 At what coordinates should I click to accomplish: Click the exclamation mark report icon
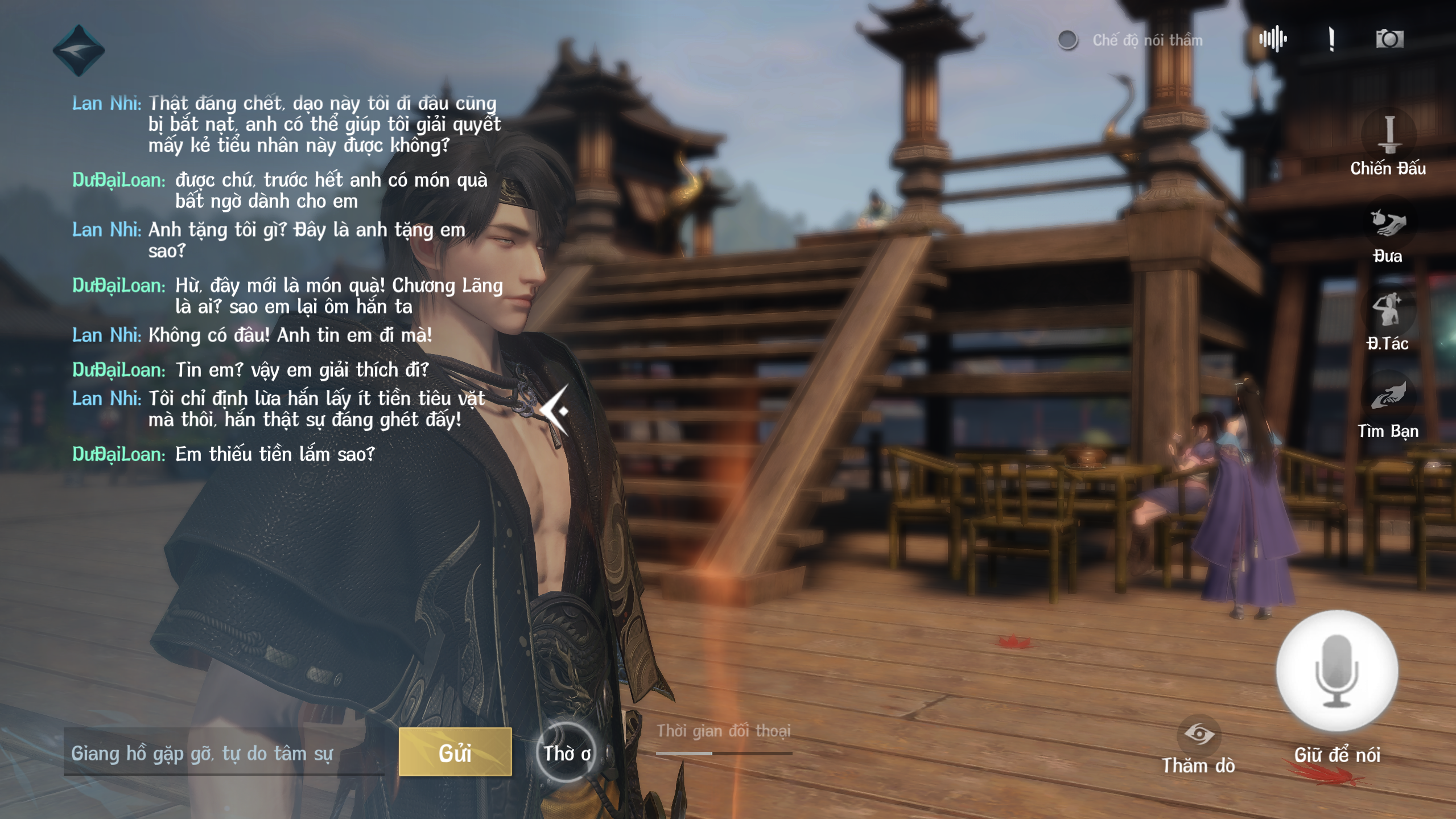(1331, 39)
